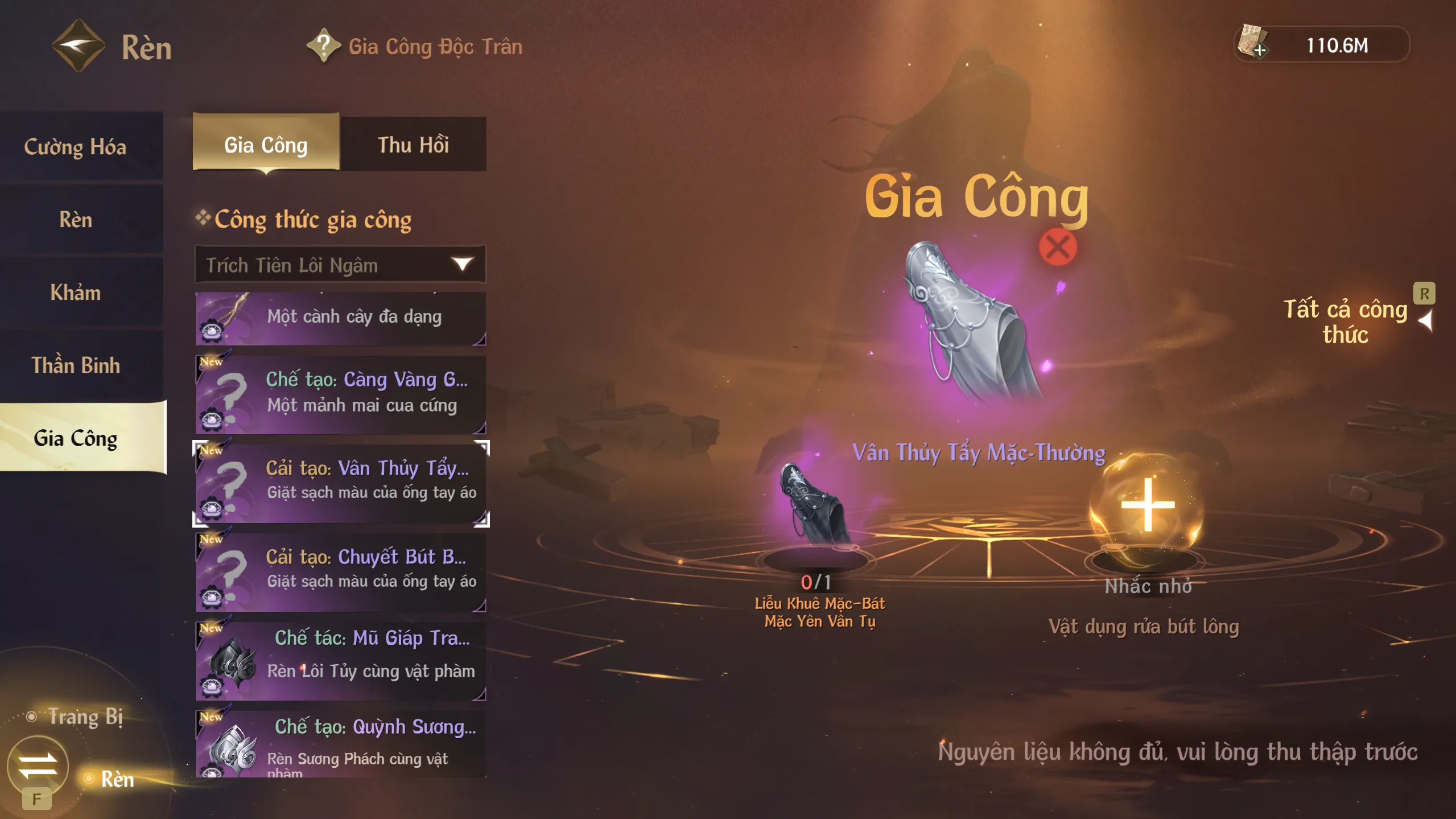Pick the Chuyết Bút recipe row
This screenshot has height=819, width=1456.
pos(340,570)
